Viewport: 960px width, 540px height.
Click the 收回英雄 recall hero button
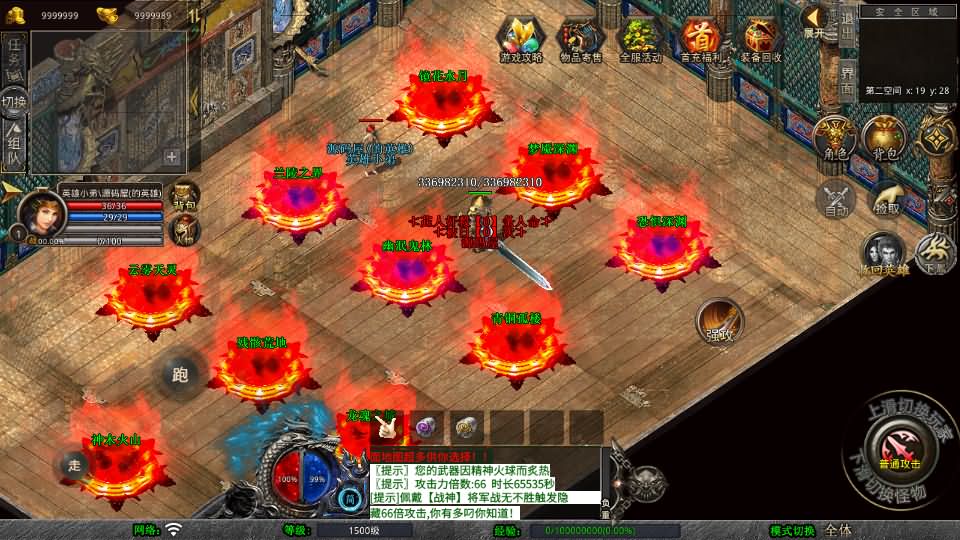click(882, 255)
